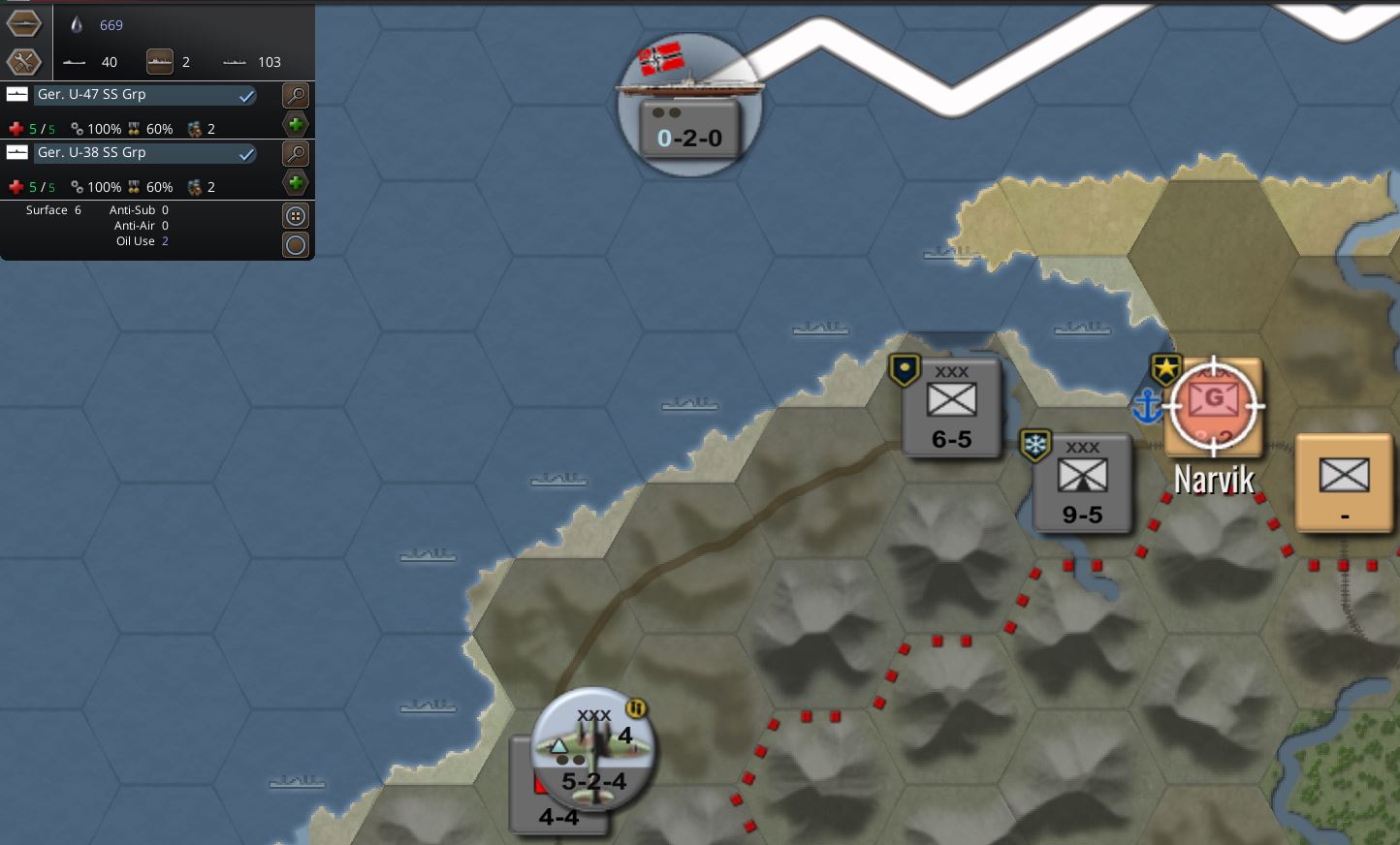Select the naval ship hexagon icon top left
This screenshot has width=1400, height=845.
(x=23, y=22)
